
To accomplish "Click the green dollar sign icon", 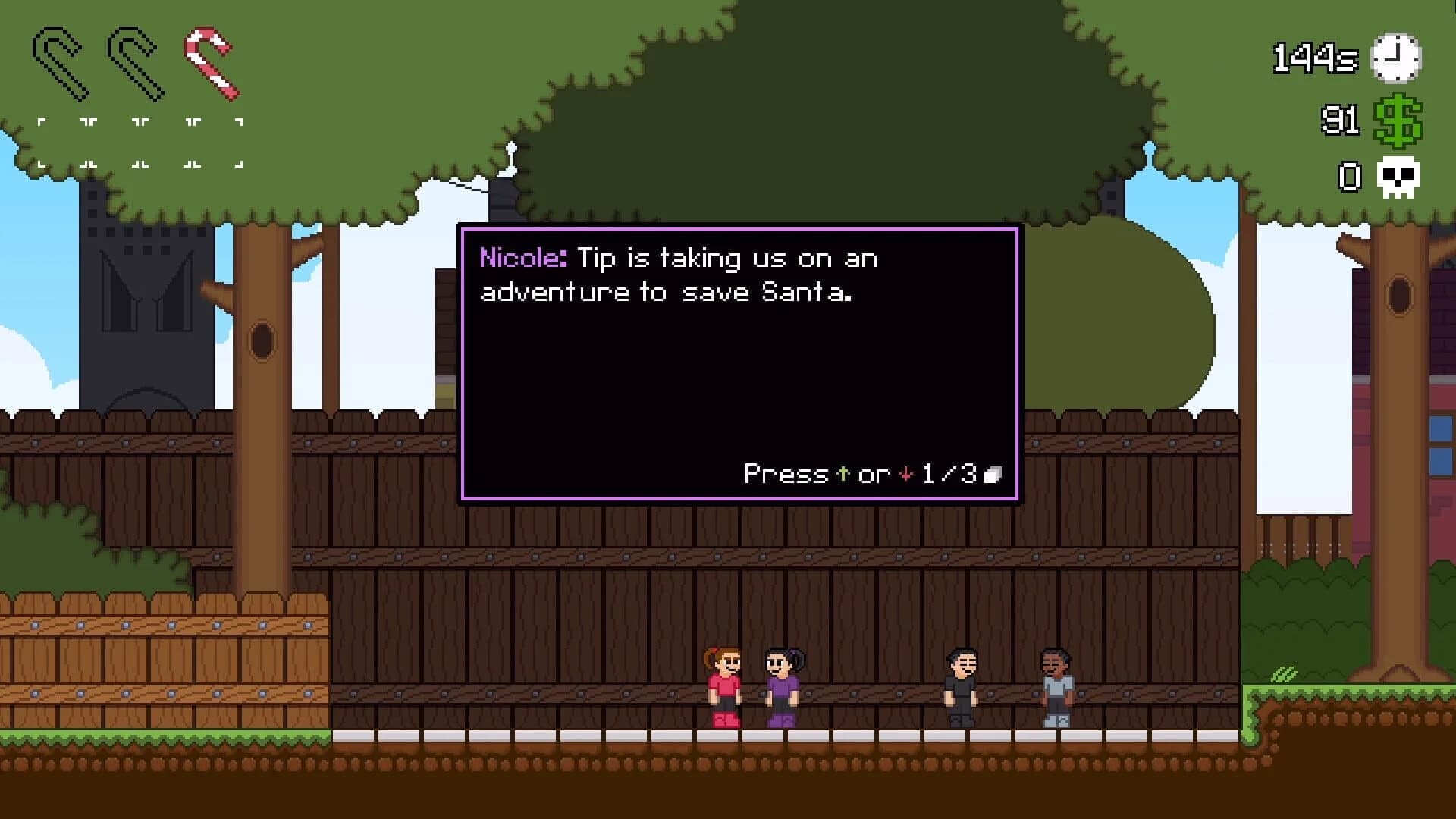I will point(1399,121).
